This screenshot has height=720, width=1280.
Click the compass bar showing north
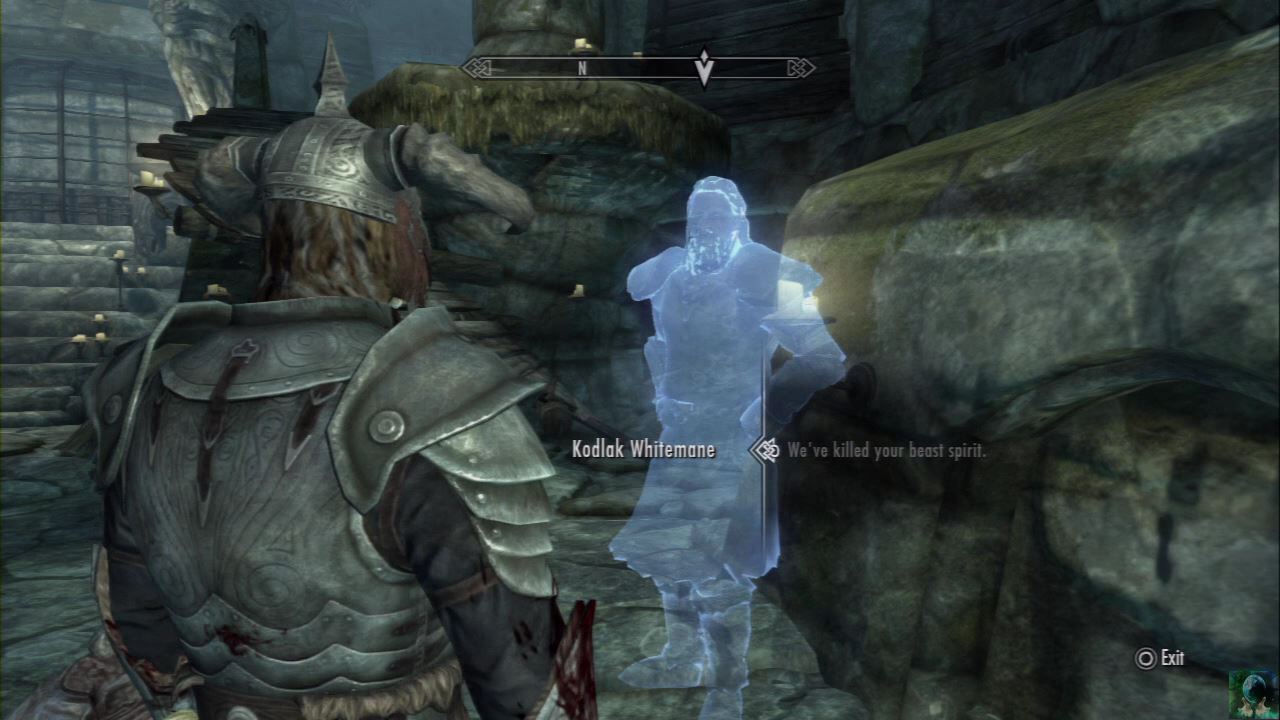click(638, 68)
